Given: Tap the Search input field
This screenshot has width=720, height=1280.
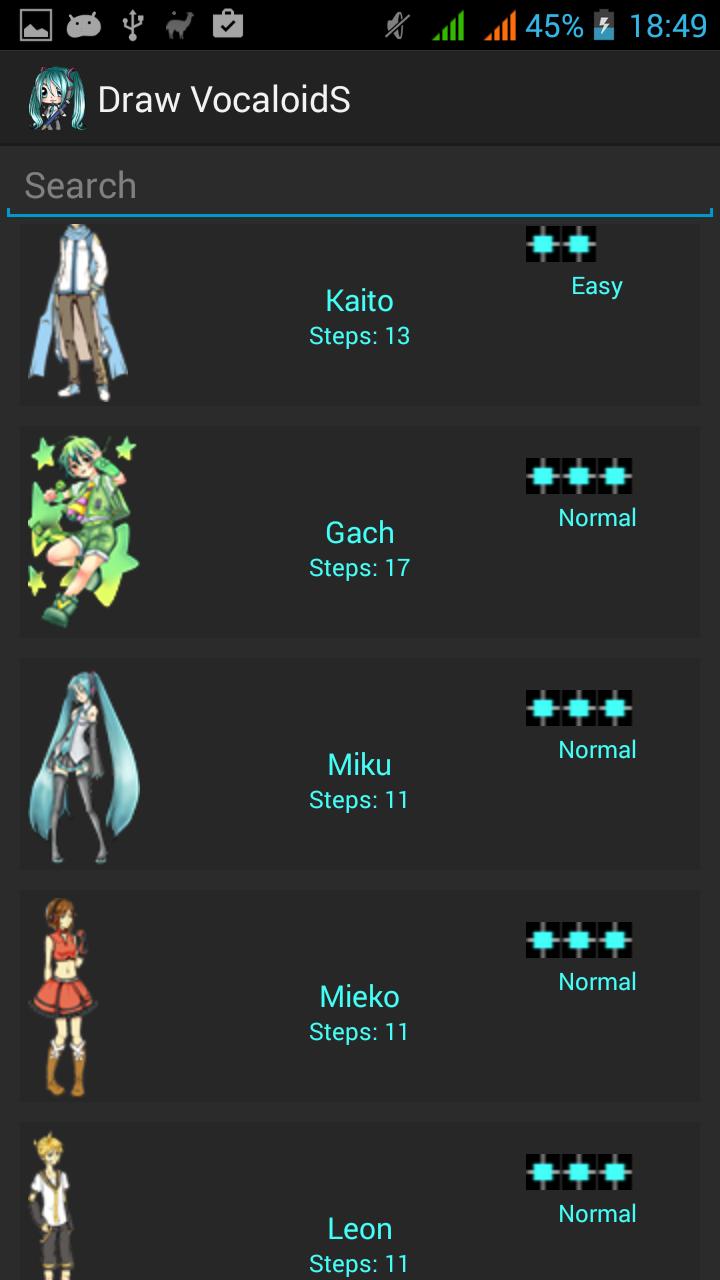Looking at the screenshot, I should (360, 186).
